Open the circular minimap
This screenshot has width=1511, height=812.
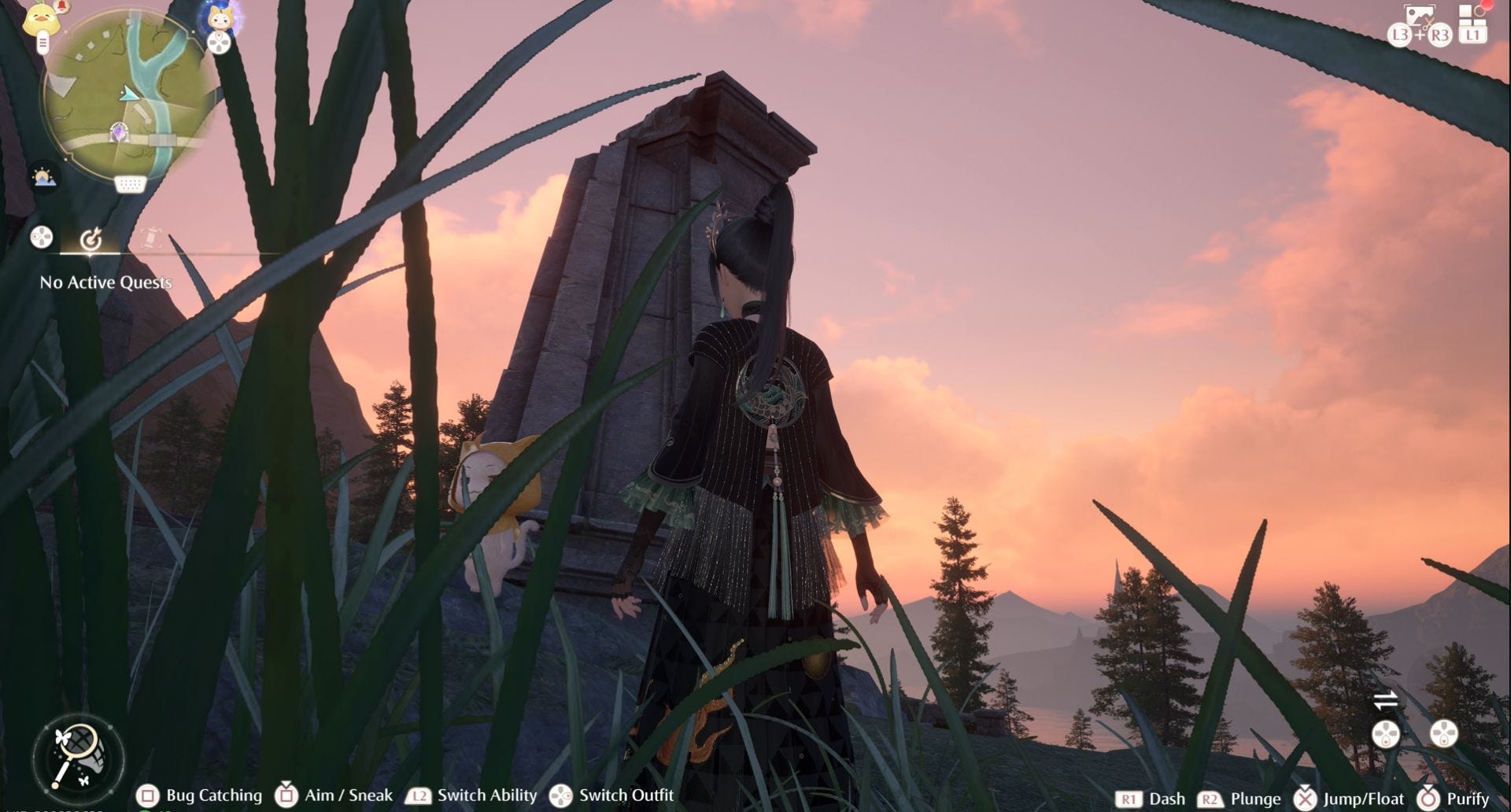[130, 94]
